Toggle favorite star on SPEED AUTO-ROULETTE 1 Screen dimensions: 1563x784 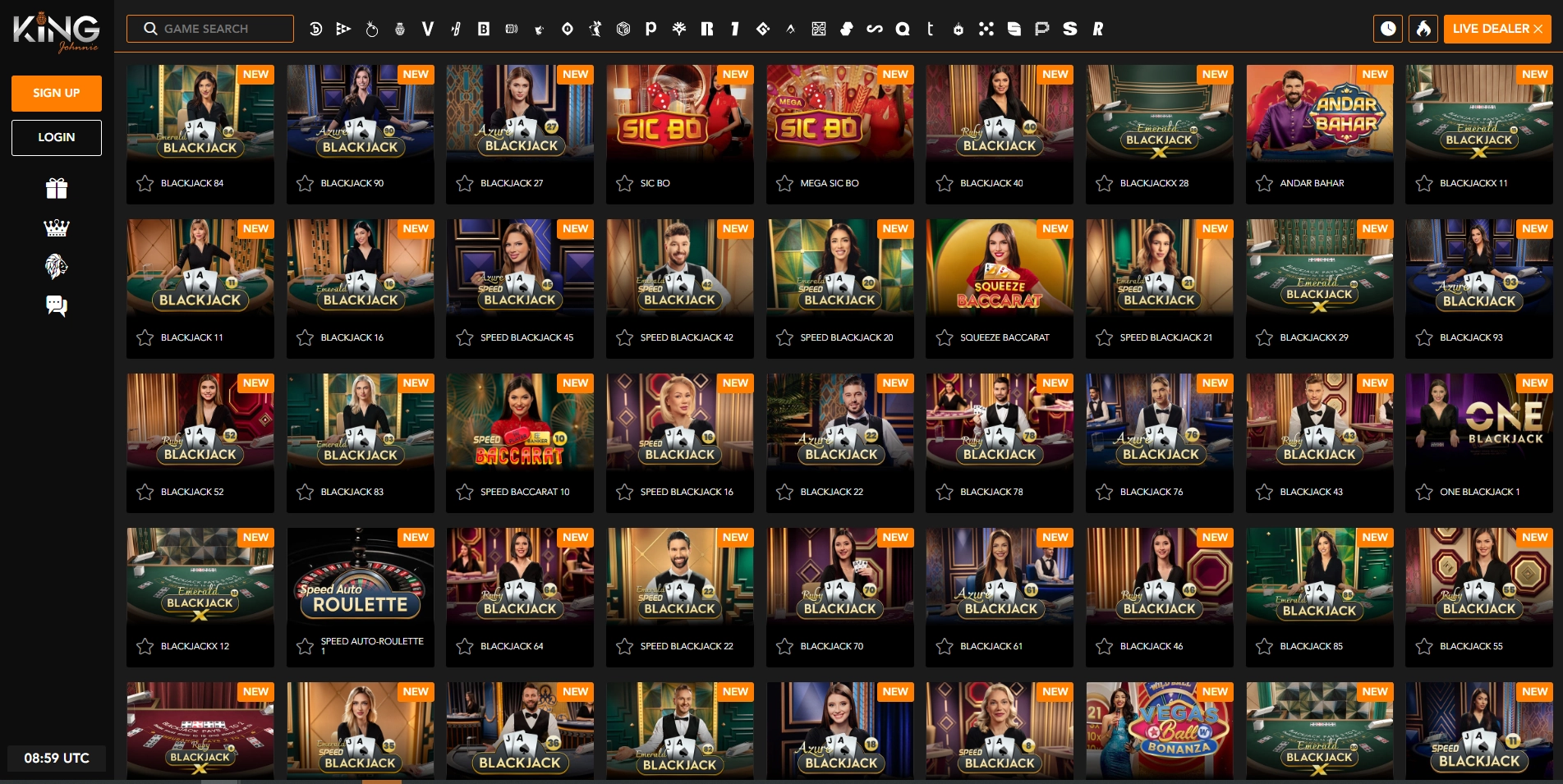(x=305, y=646)
